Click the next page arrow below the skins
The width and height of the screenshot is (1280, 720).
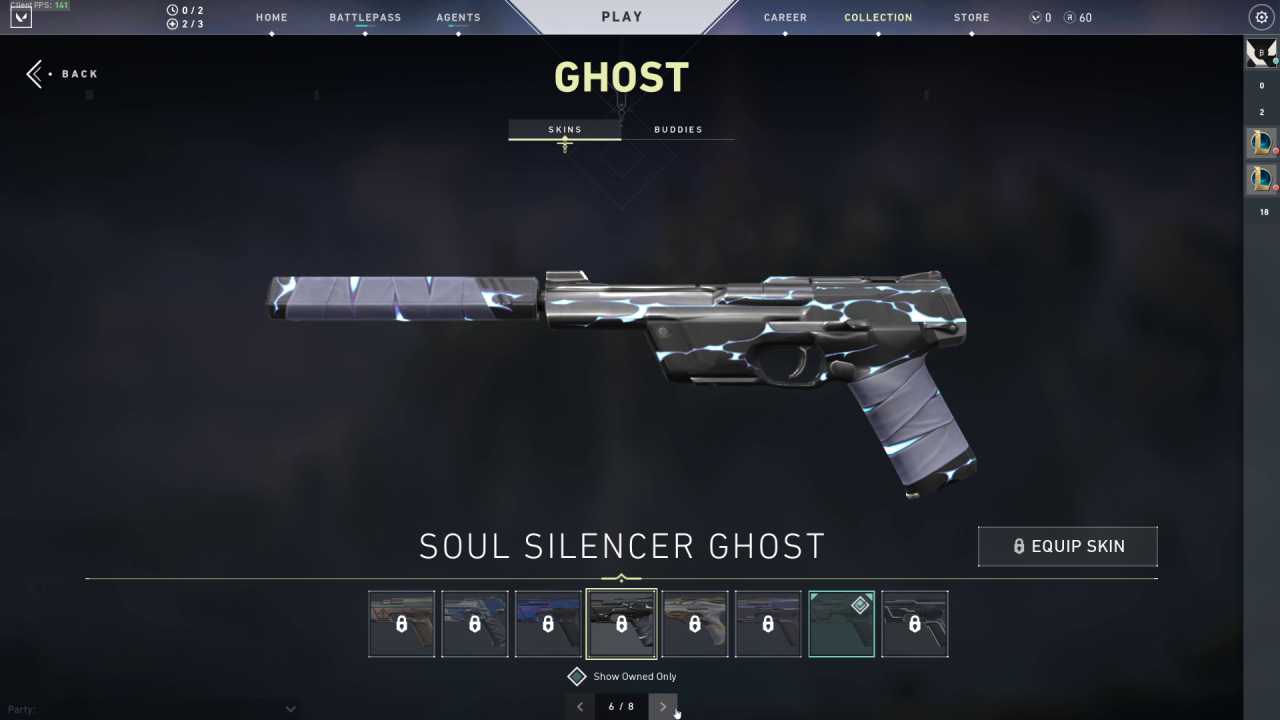pyautogui.click(x=663, y=707)
